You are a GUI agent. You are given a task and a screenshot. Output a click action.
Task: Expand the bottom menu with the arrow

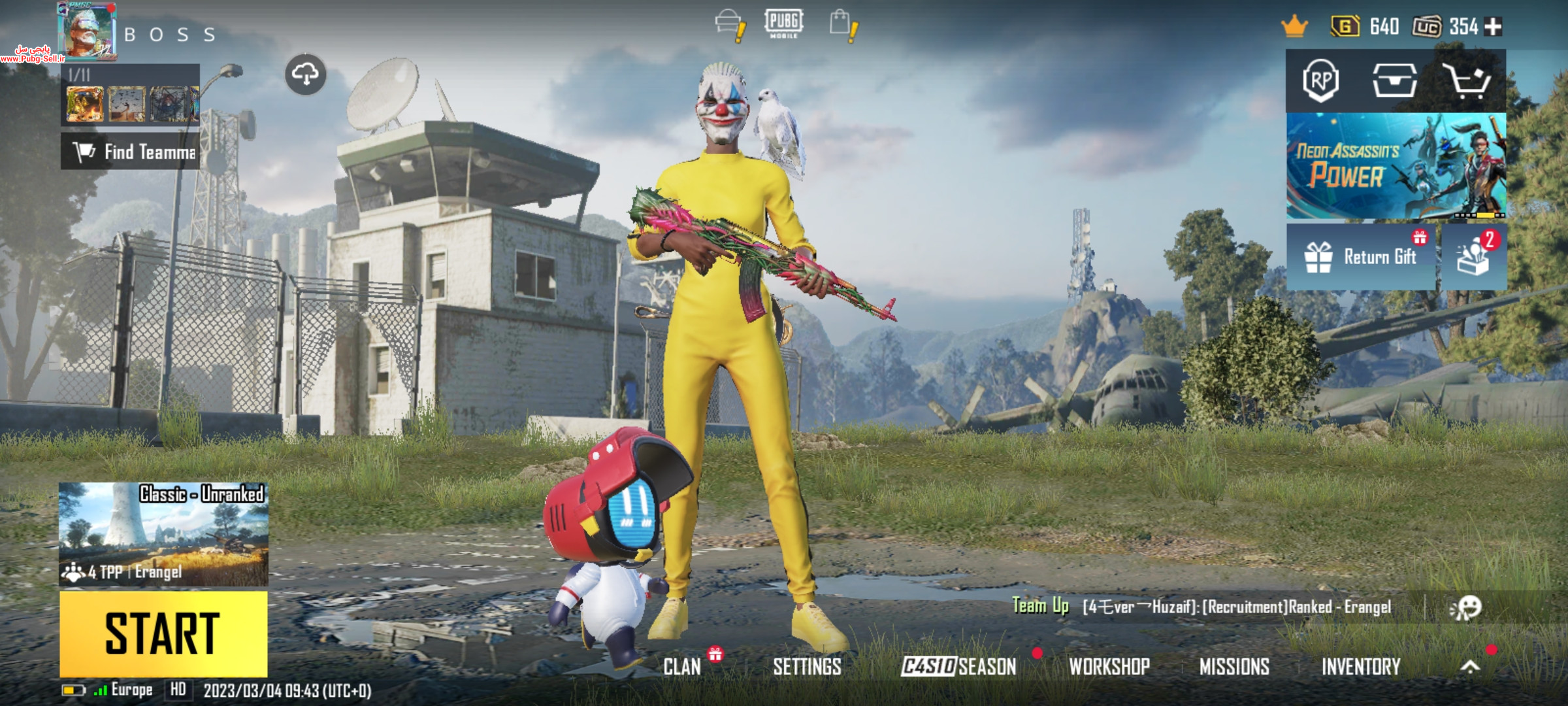[x=1470, y=666]
